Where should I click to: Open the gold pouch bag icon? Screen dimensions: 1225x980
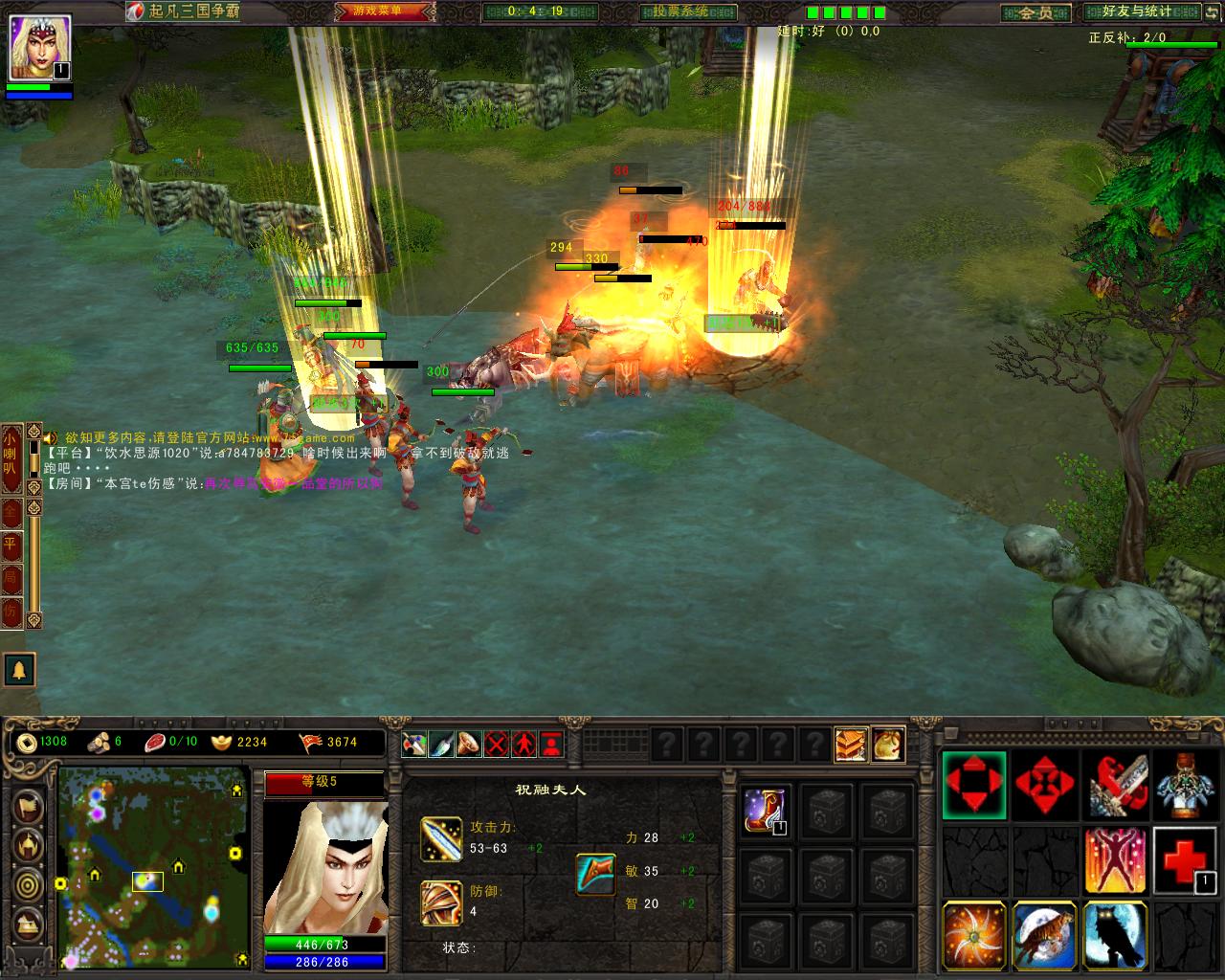click(888, 744)
